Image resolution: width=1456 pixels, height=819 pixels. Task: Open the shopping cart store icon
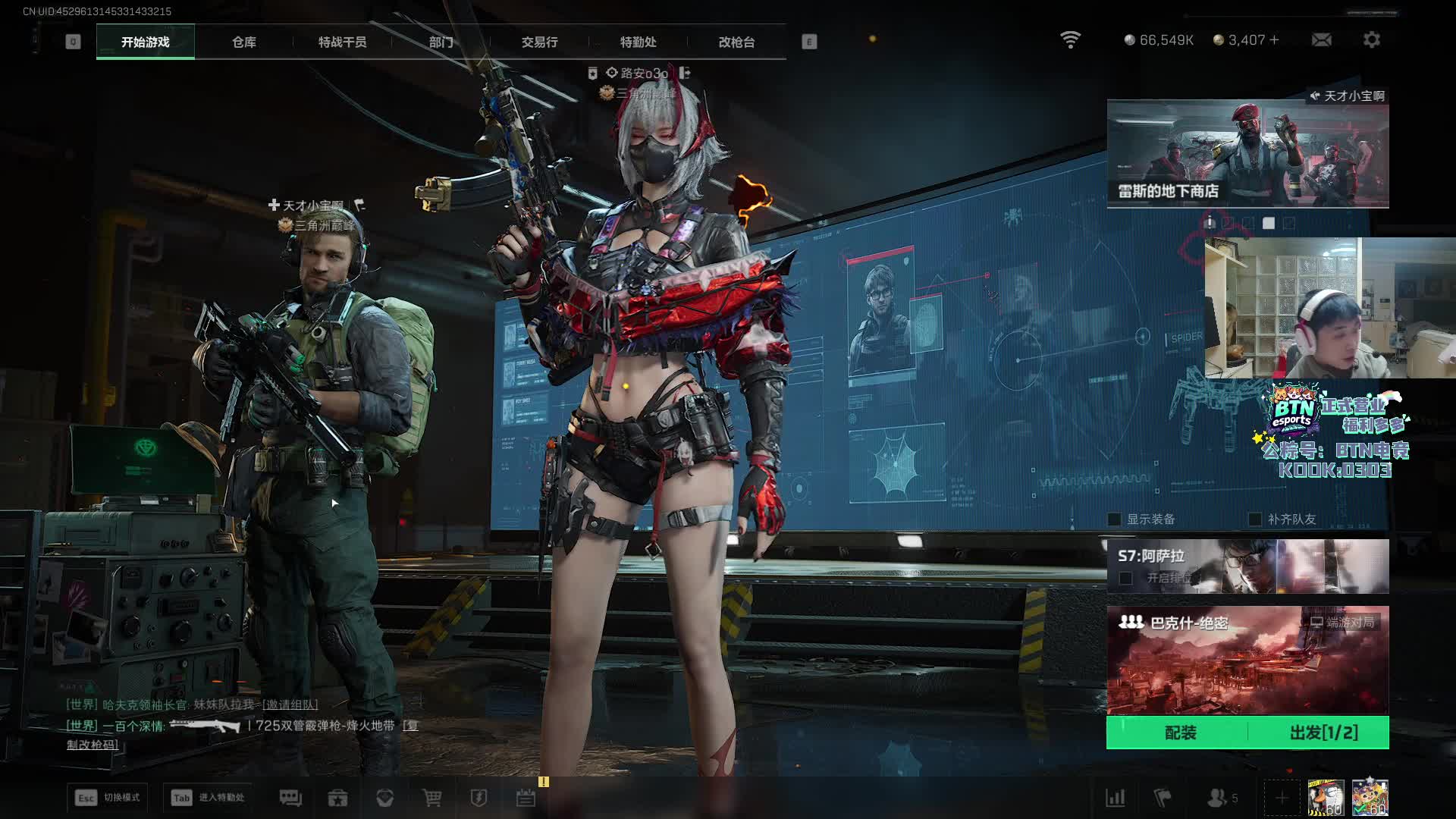[431, 798]
